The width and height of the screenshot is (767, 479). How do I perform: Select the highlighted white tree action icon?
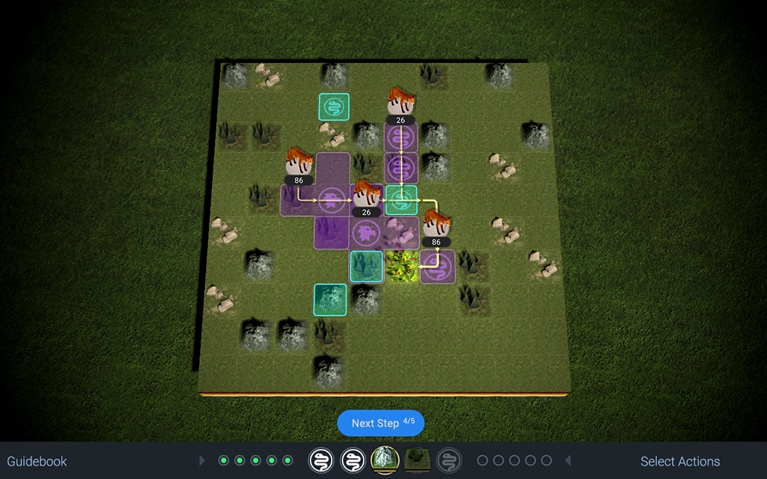tap(385, 460)
